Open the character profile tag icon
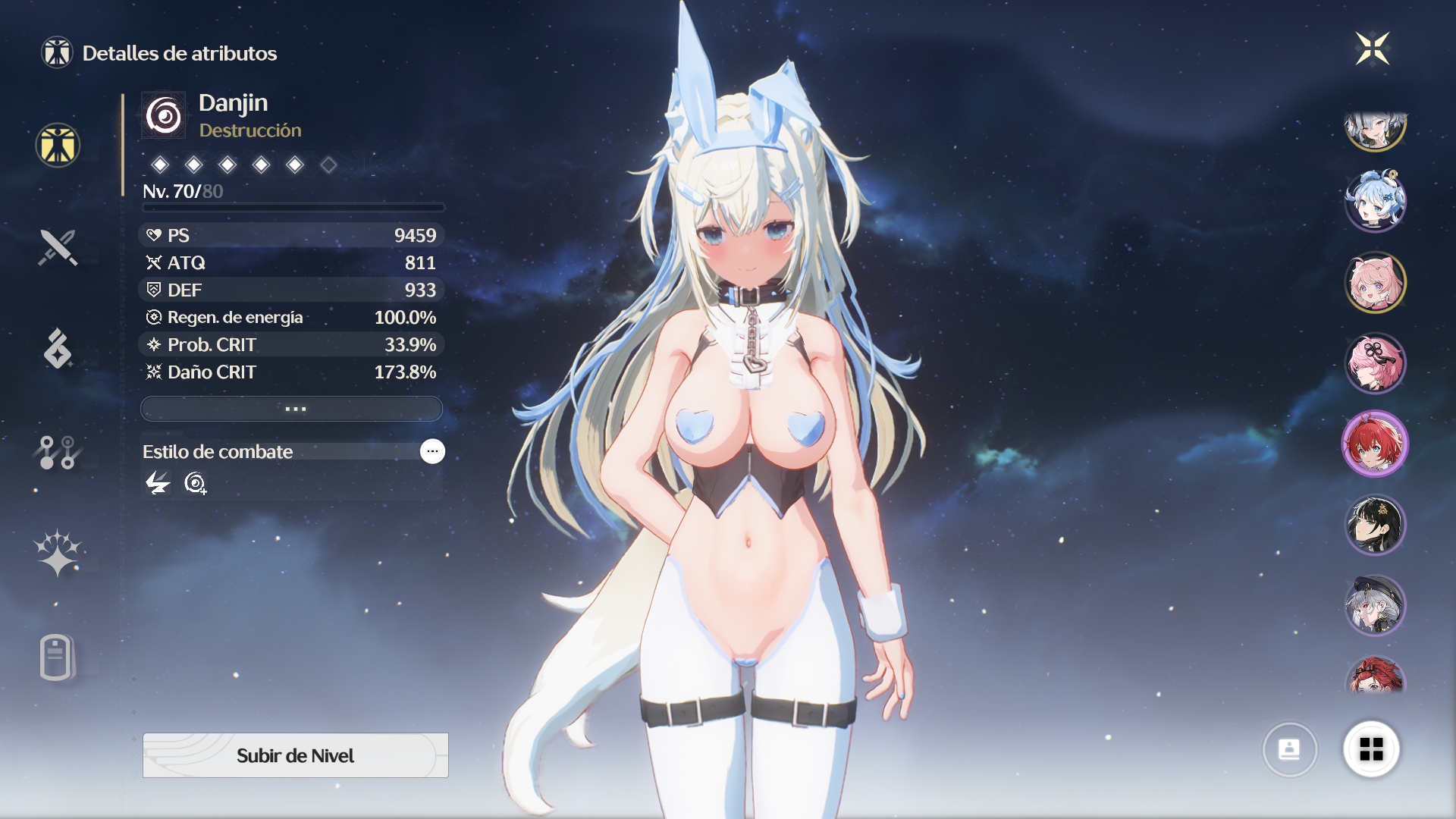This screenshot has height=819, width=1456. click(x=57, y=658)
